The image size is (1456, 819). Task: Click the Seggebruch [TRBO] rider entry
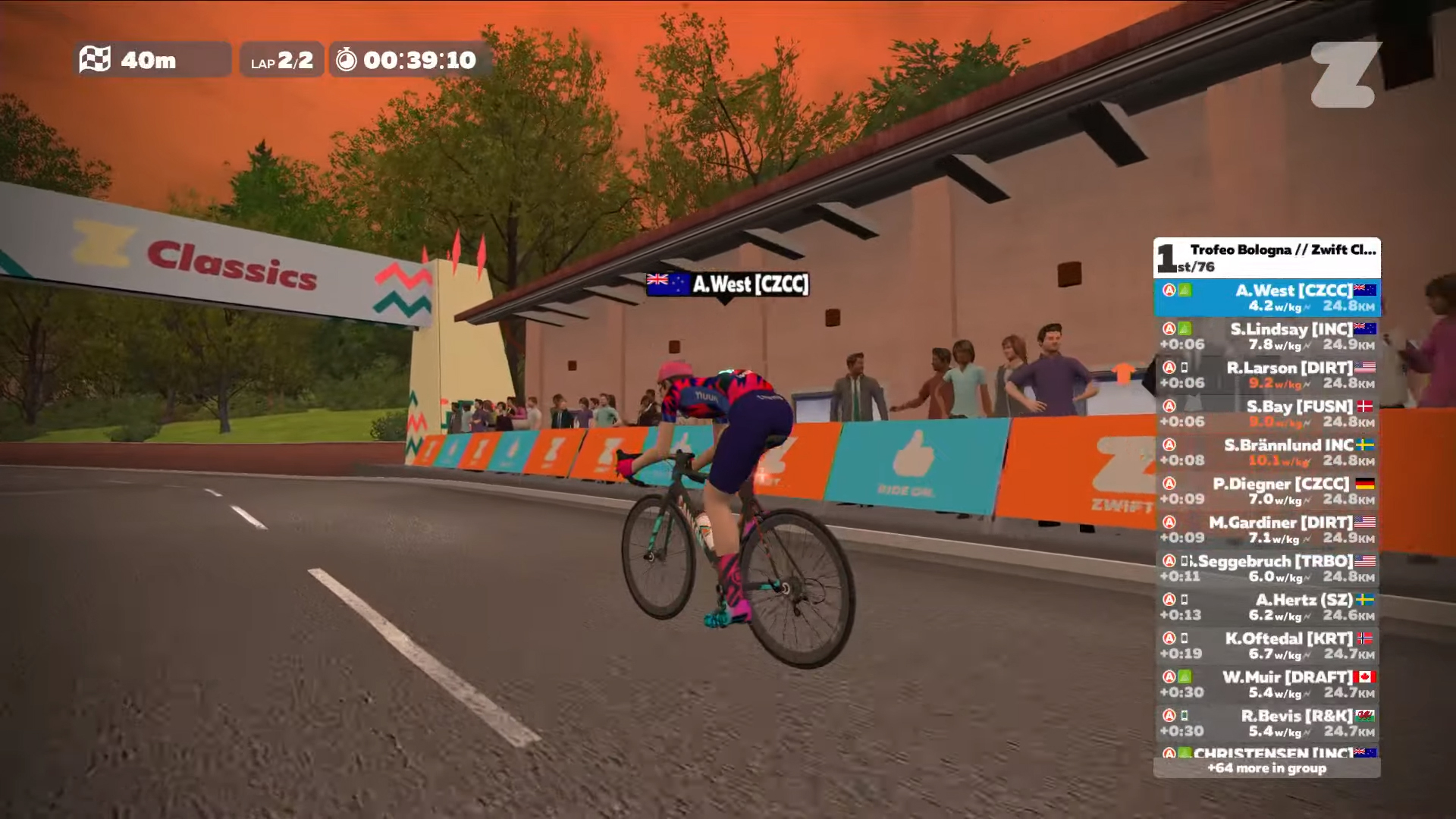pos(1266,568)
